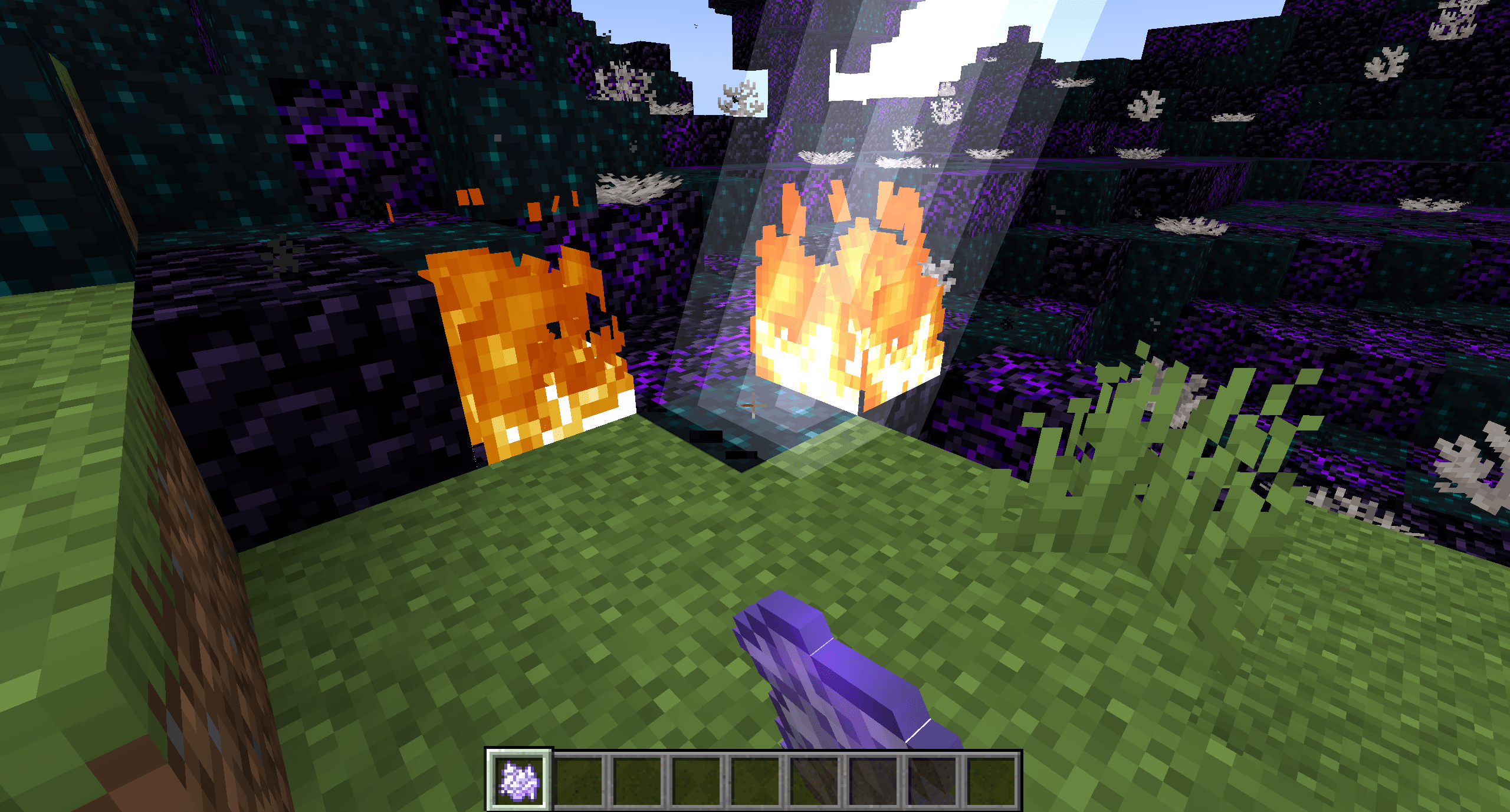Click the large fire on the portal block
The image size is (1510, 812).
843,307
